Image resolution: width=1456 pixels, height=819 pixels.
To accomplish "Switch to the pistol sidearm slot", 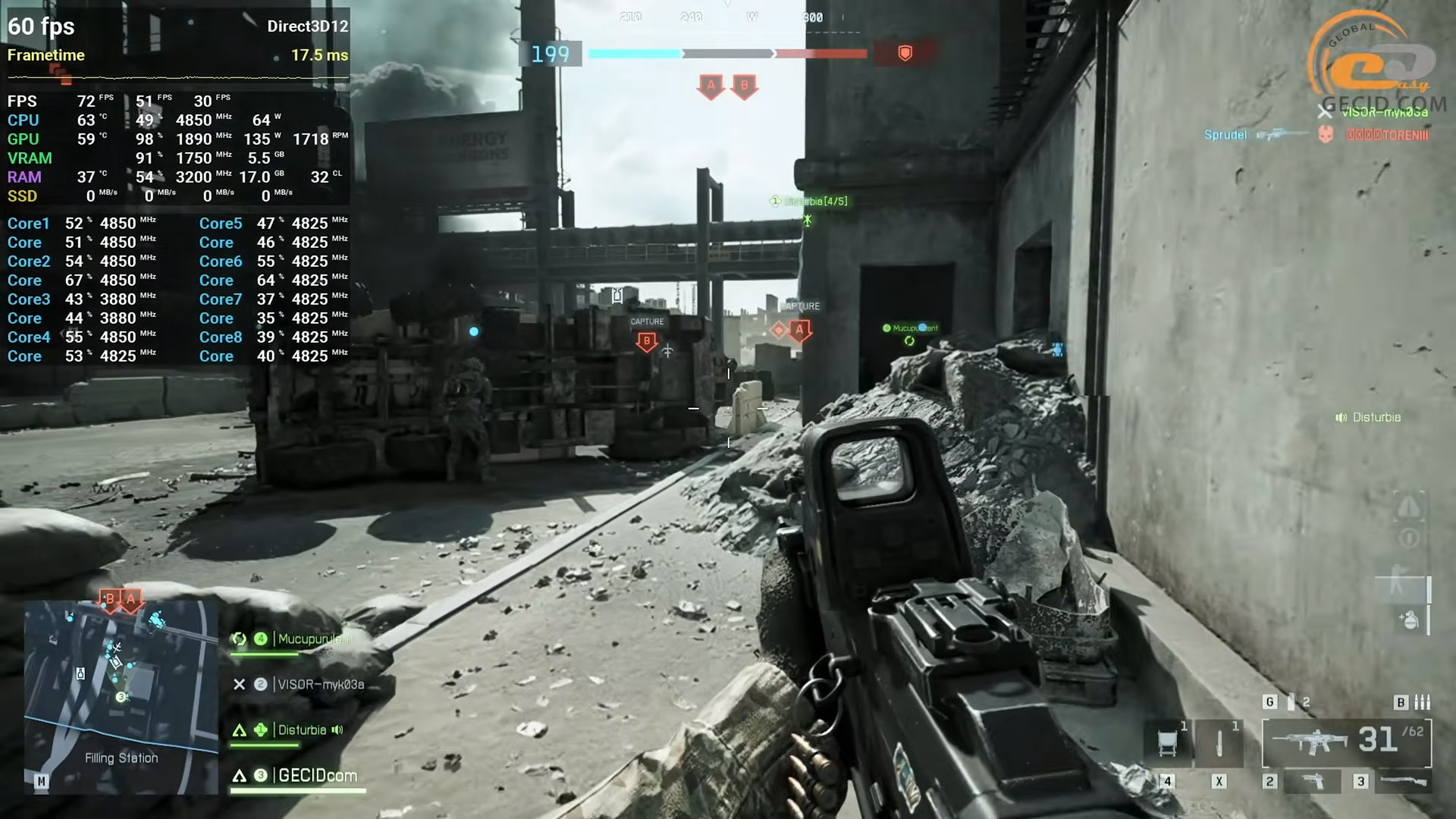I will pos(1311,781).
